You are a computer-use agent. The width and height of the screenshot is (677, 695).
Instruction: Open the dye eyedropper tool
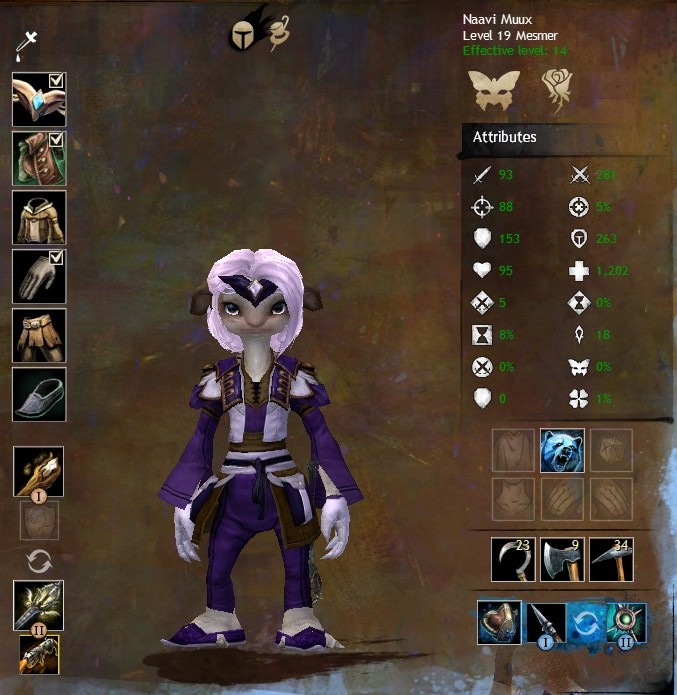[x=26, y=45]
